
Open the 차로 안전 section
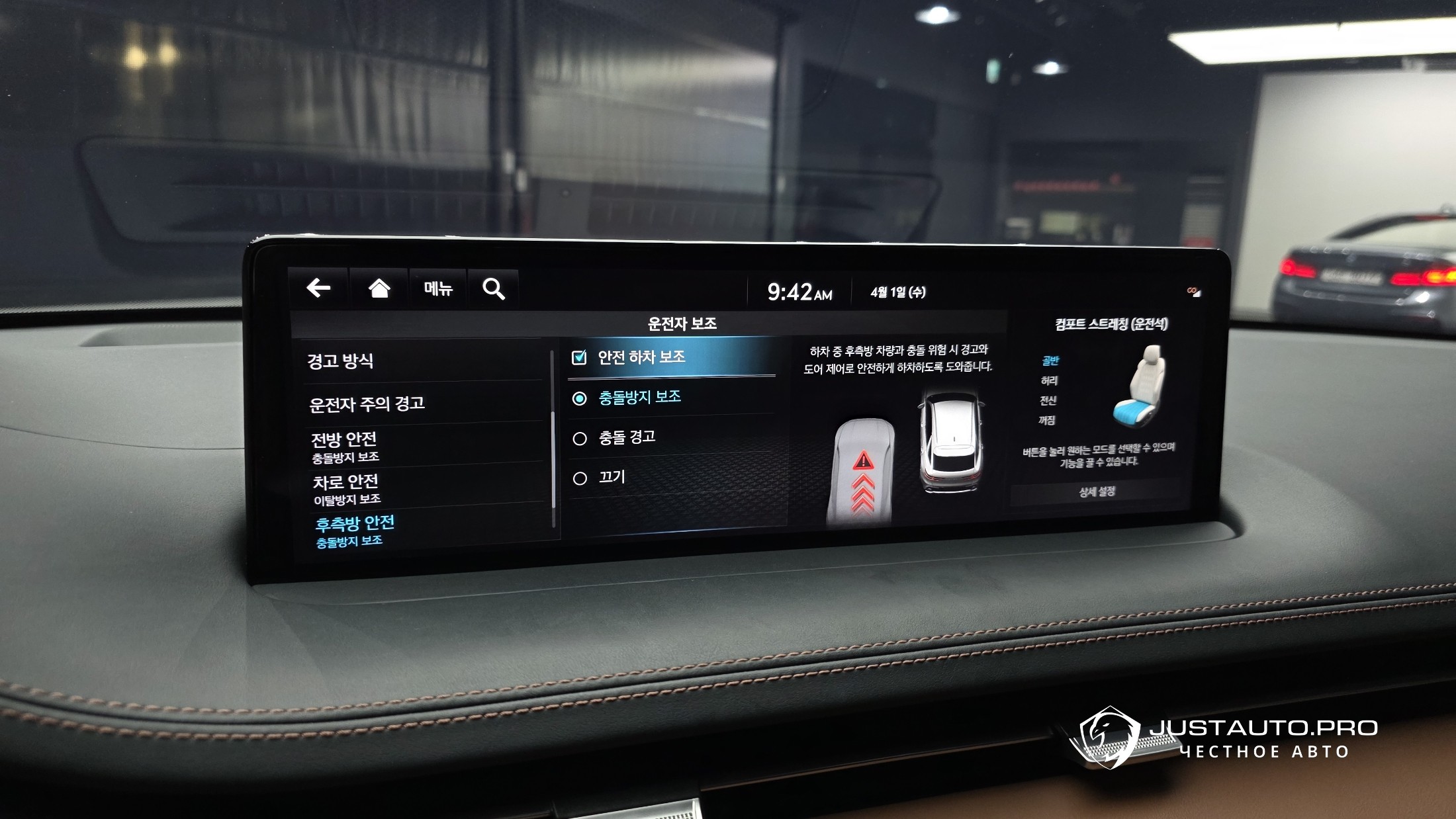tap(346, 488)
